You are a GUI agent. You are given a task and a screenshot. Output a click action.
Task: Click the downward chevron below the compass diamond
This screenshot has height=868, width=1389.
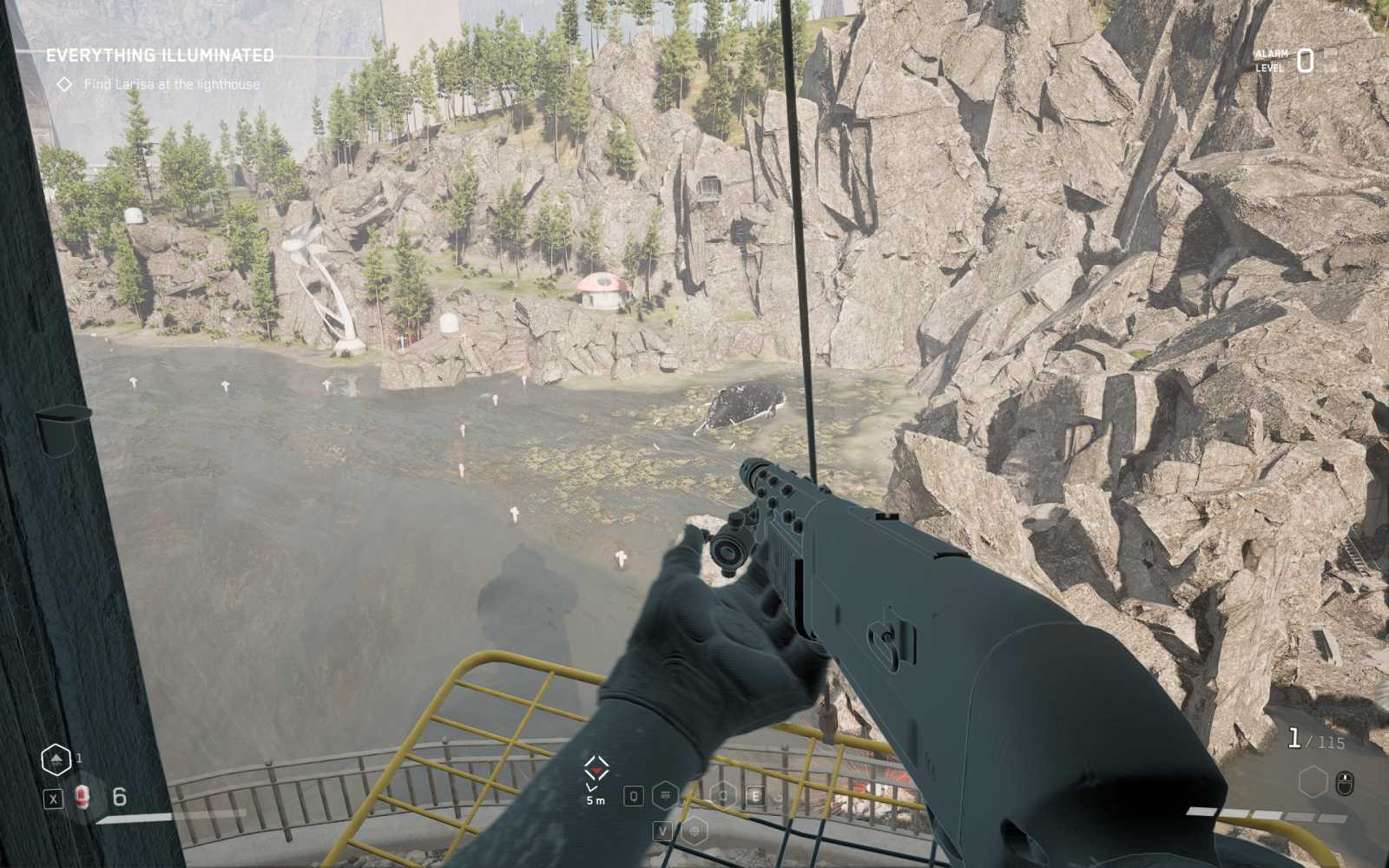(591, 787)
